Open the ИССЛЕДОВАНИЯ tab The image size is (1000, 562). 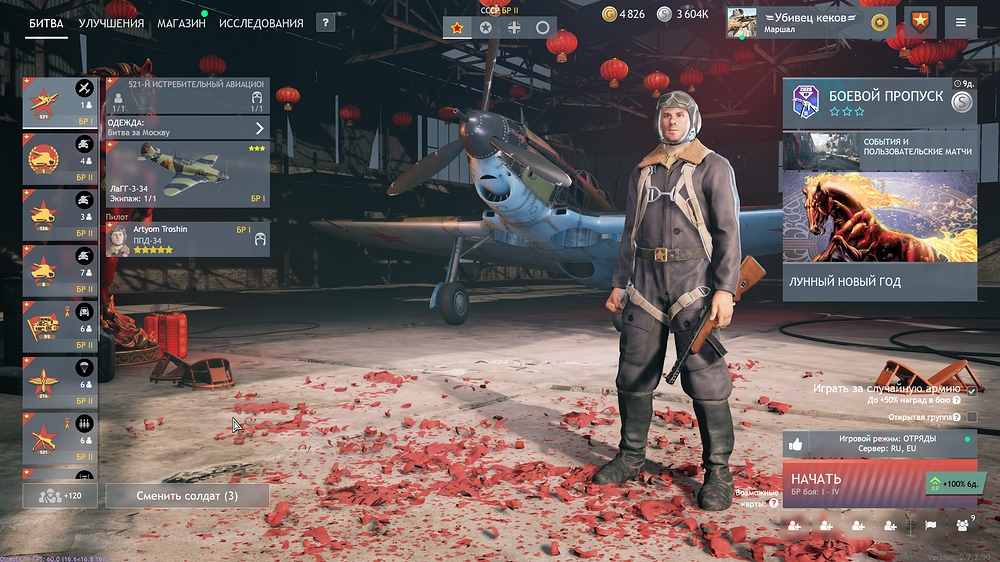(x=261, y=23)
